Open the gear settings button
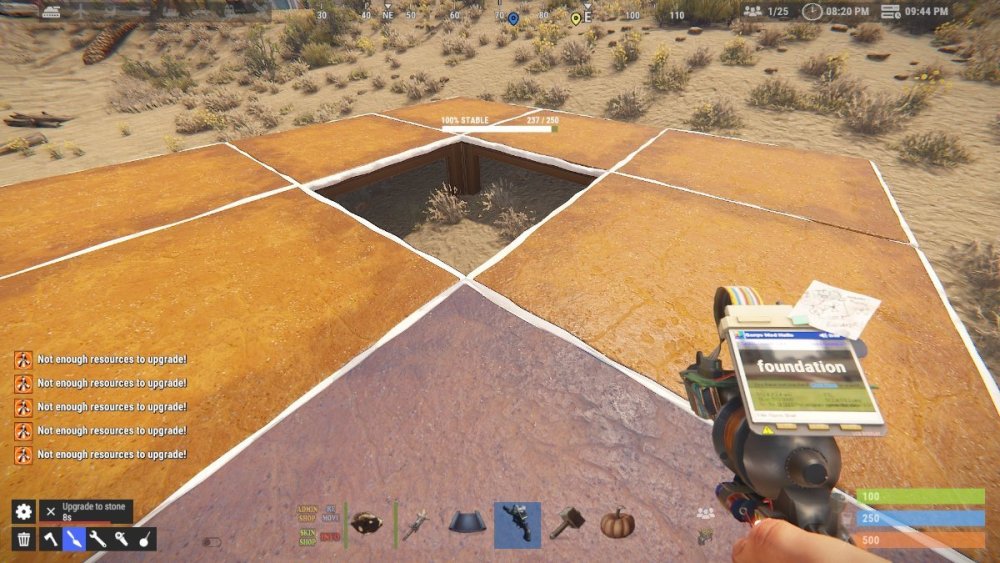The width and height of the screenshot is (1000, 563). click(x=24, y=511)
